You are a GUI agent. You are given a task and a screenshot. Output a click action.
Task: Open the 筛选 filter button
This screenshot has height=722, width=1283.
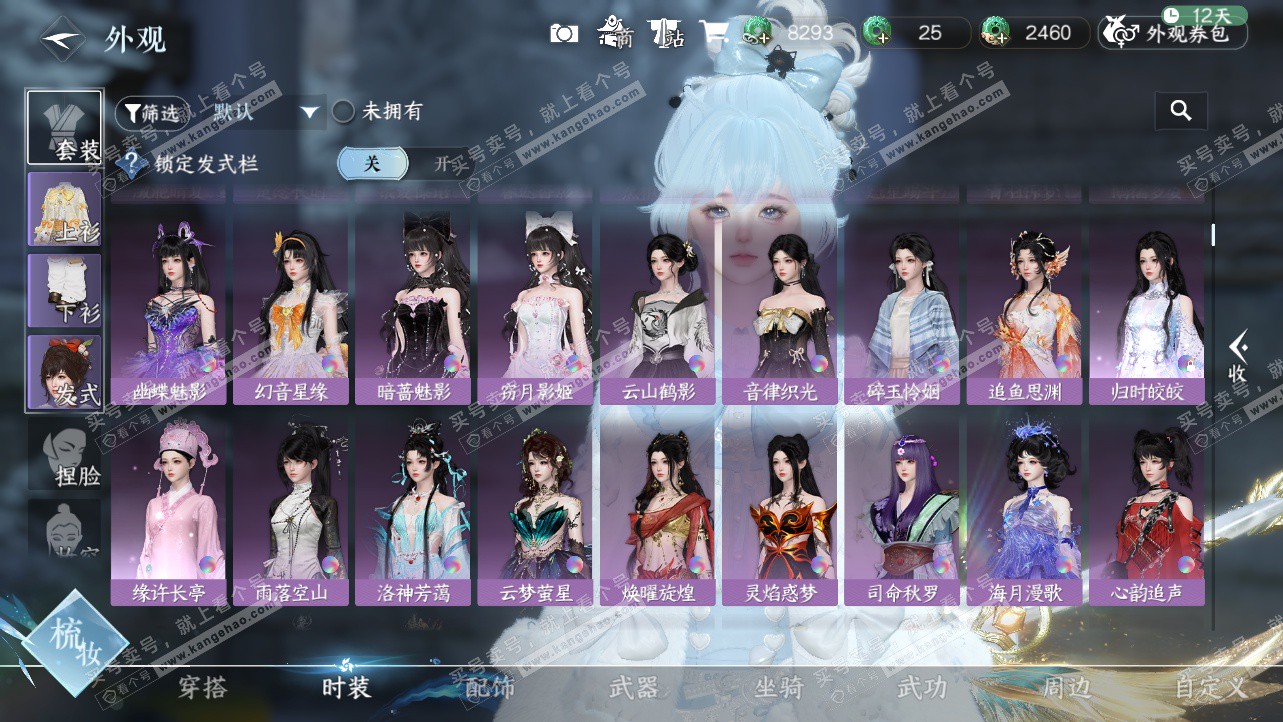point(152,113)
